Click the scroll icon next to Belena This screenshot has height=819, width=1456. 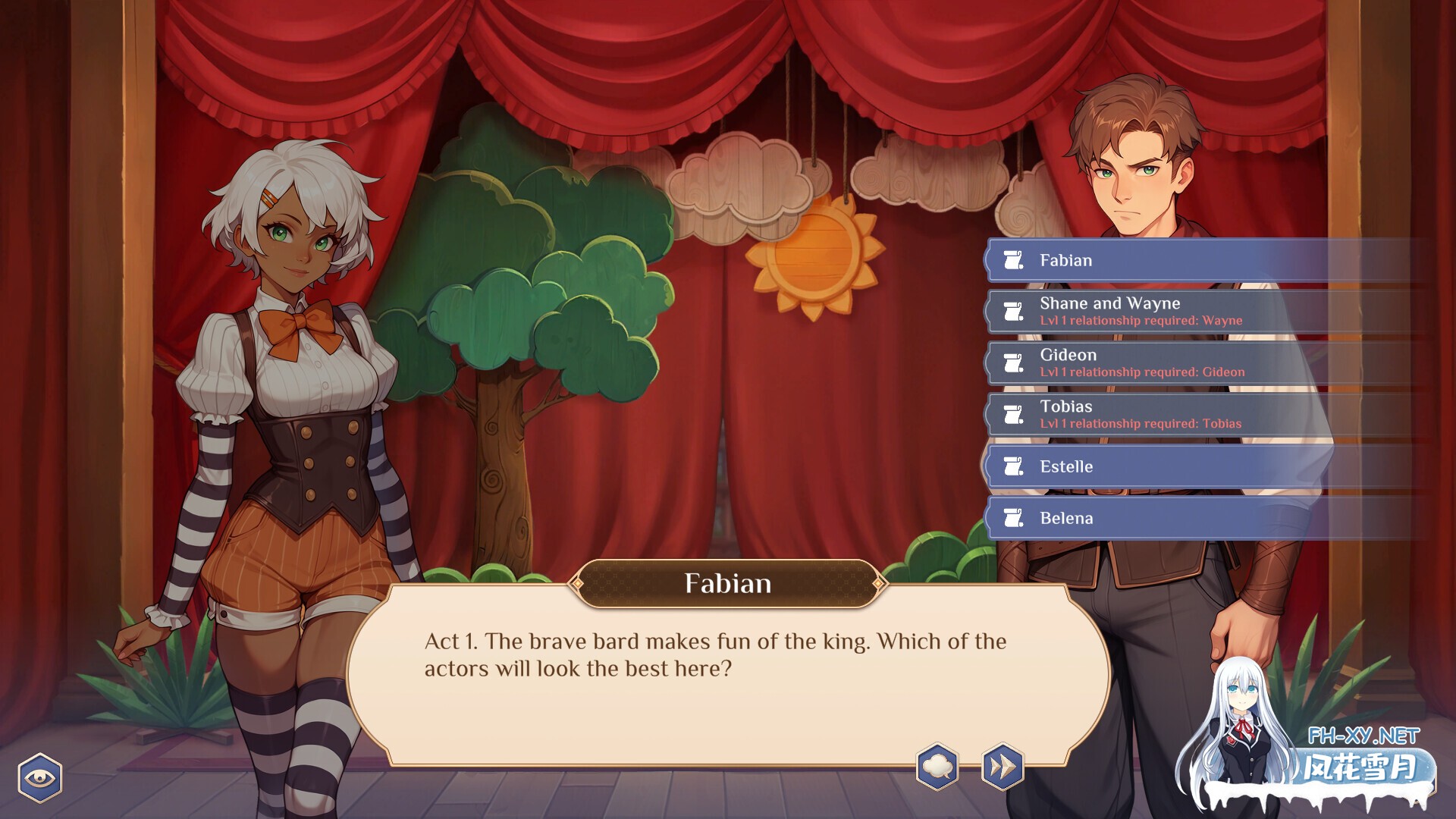(1013, 518)
